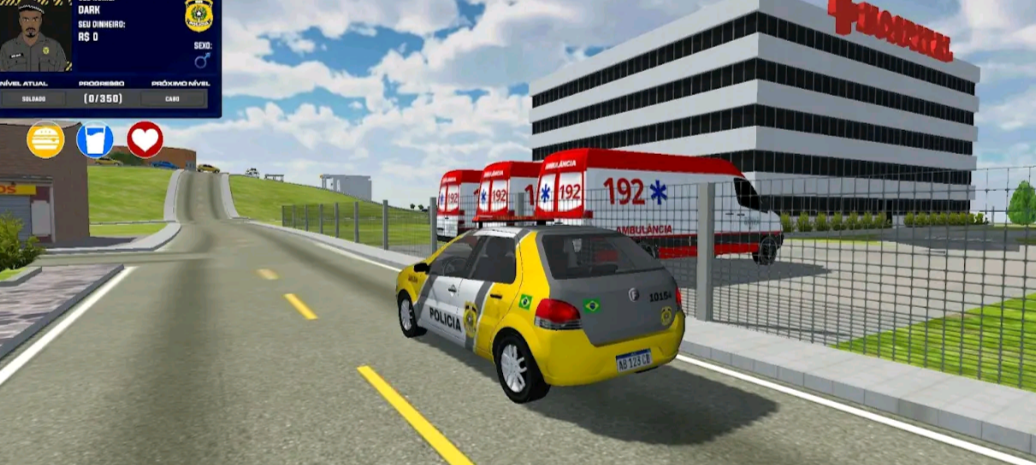Click the police officer portrait
Image resolution: width=1036 pixels, height=465 pixels.
pos(35,37)
